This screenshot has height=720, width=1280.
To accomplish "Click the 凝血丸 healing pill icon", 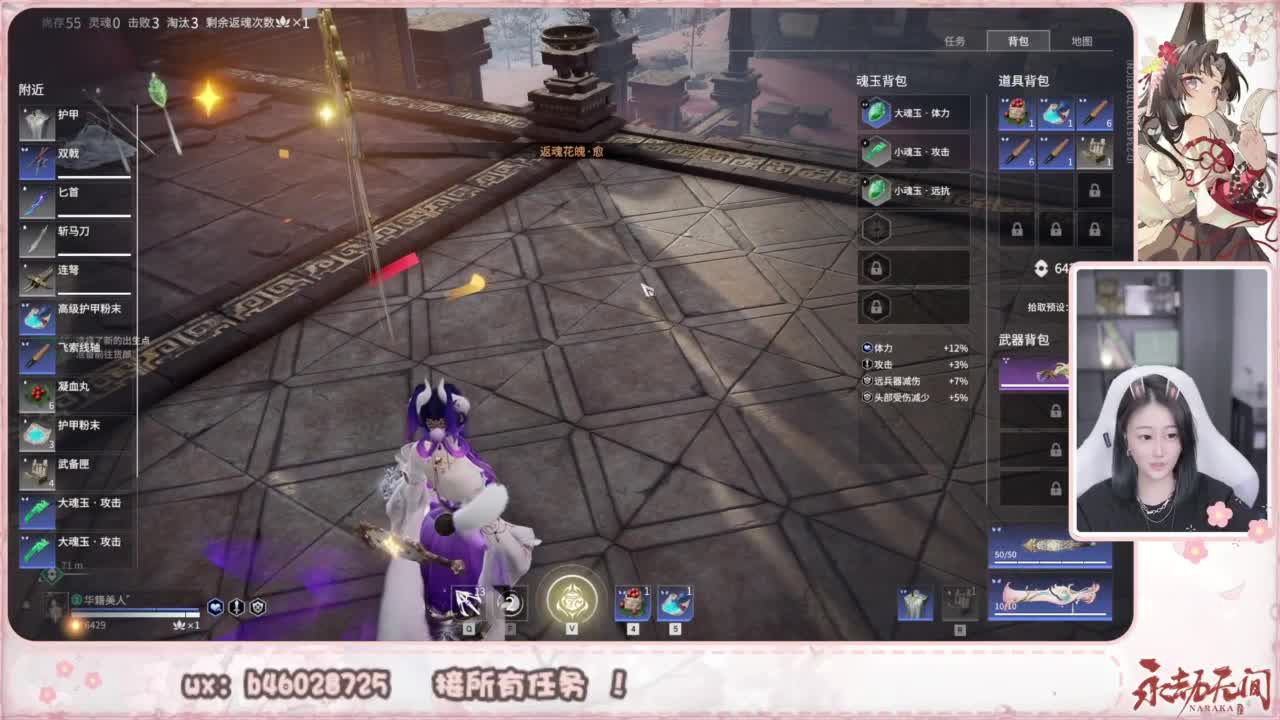I will (x=37, y=395).
